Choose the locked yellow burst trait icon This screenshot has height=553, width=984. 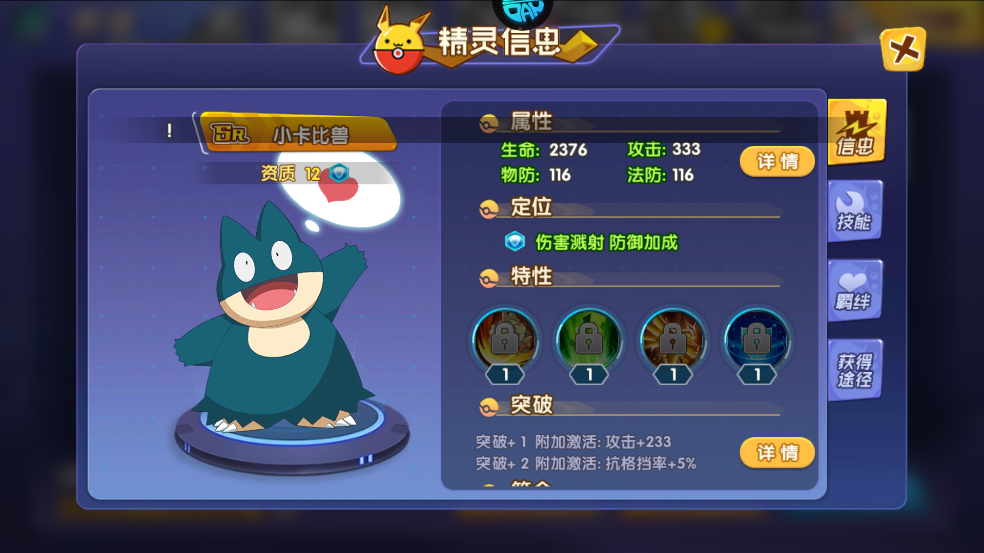click(673, 340)
